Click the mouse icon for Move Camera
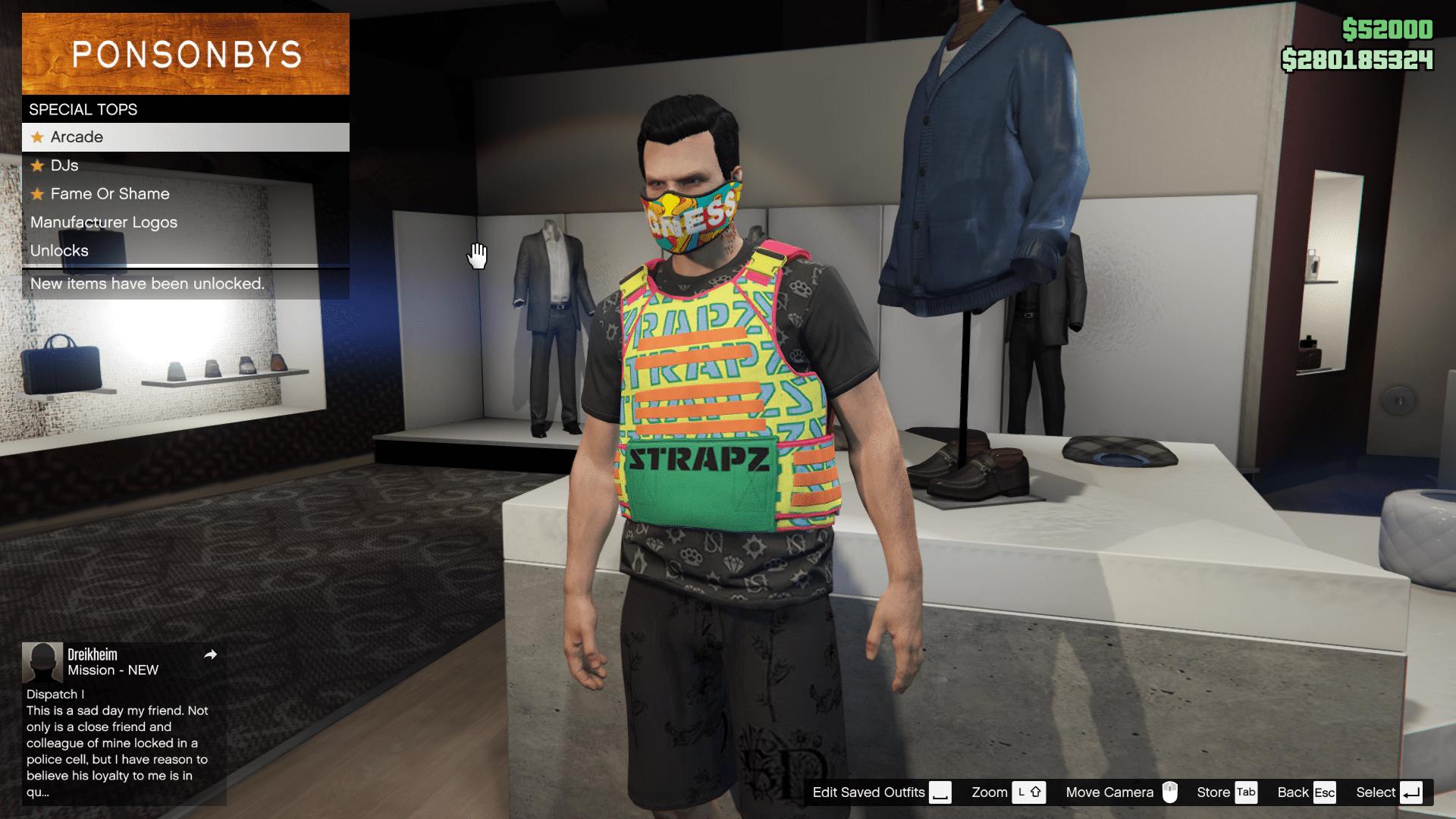This screenshot has width=1456, height=819. (1172, 792)
